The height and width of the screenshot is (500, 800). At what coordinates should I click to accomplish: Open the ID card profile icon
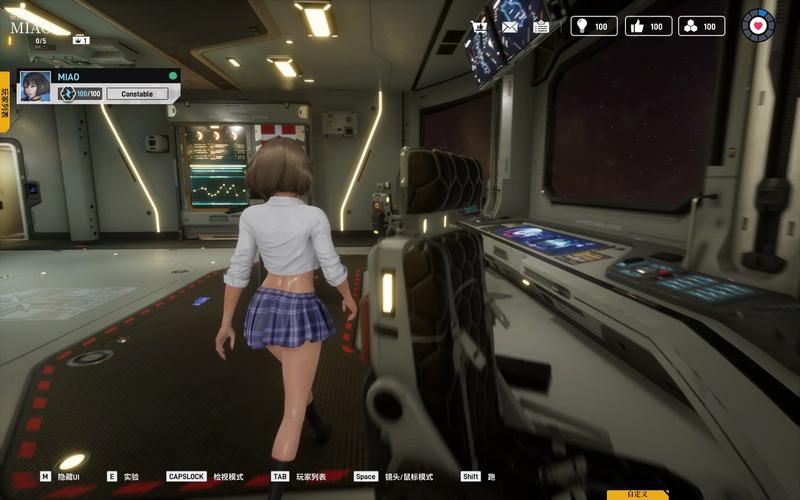pyautogui.click(x=541, y=26)
